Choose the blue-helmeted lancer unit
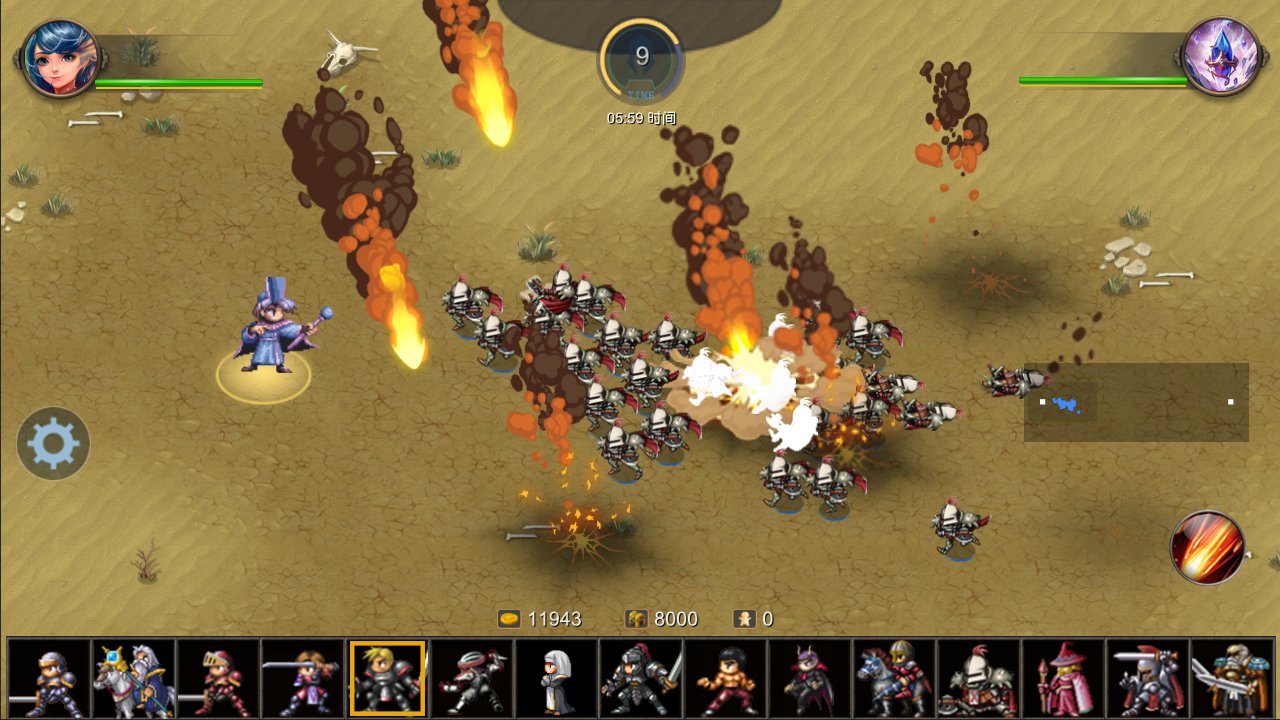Image resolution: width=1280 pixels, height=720 pixels. [49, 679]
